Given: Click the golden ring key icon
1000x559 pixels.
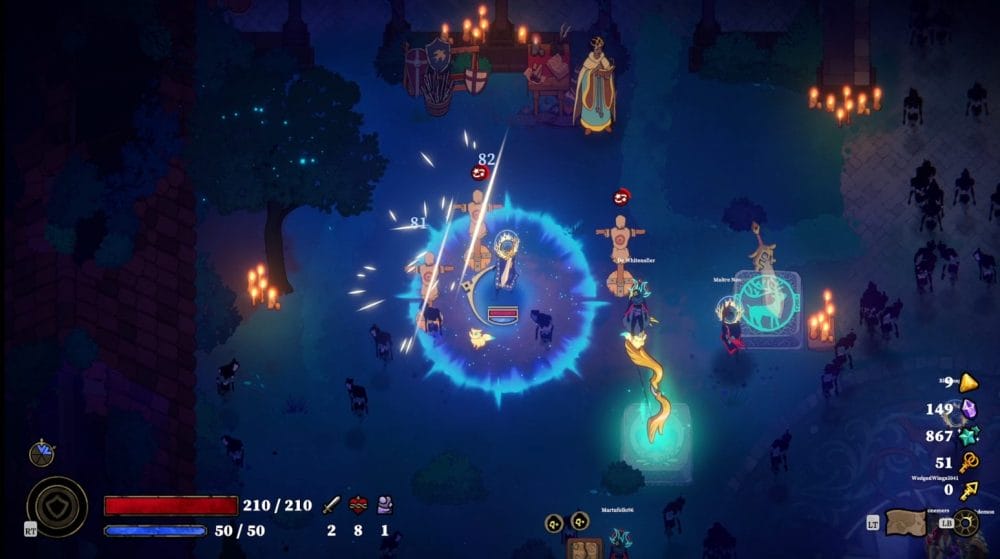Looking at the screenshot, I should [x=968, y=463].
